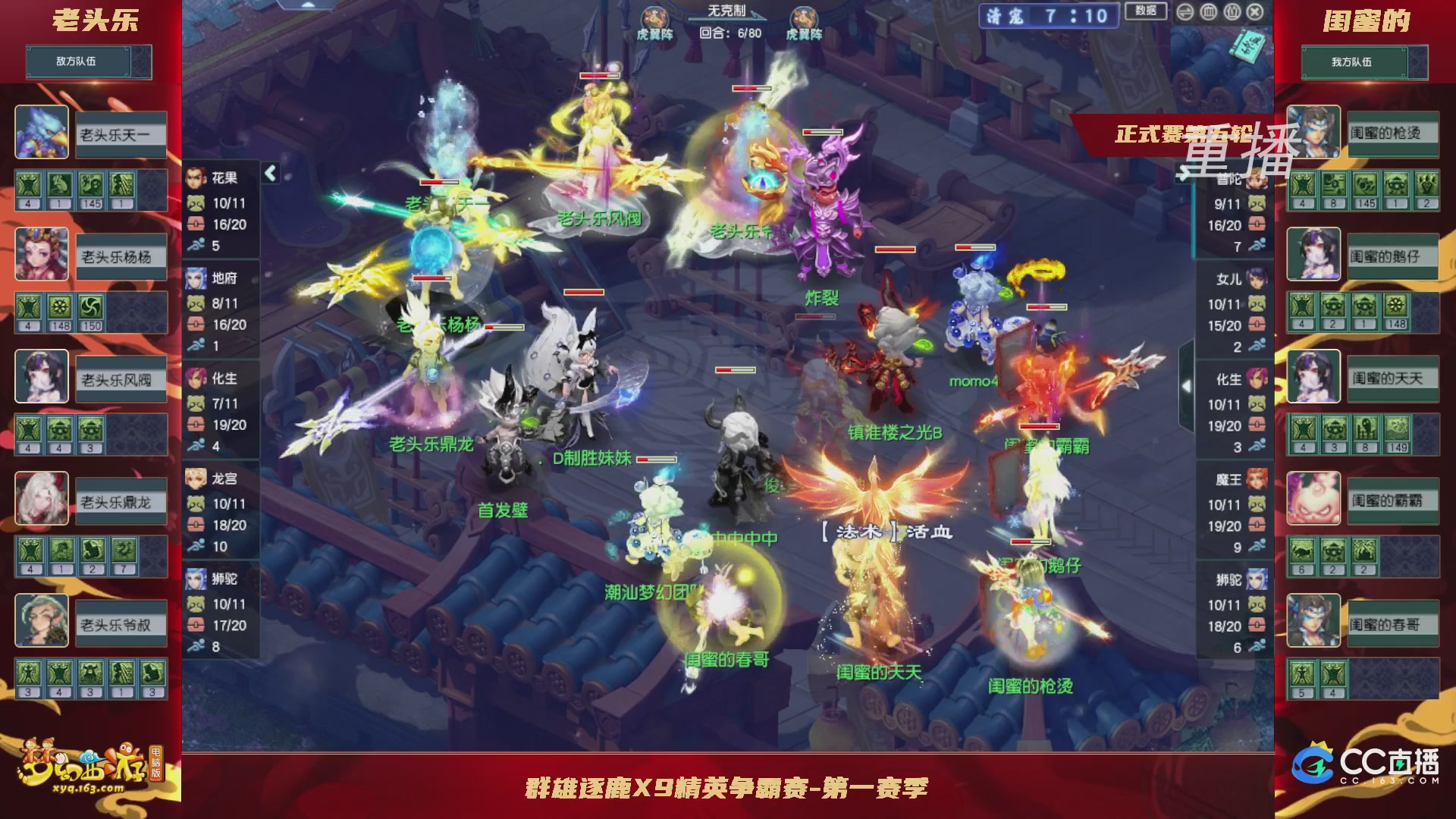Collapse the right sect info panel via its chevron arrow

pyautogui.click(x=1188, y=385)
